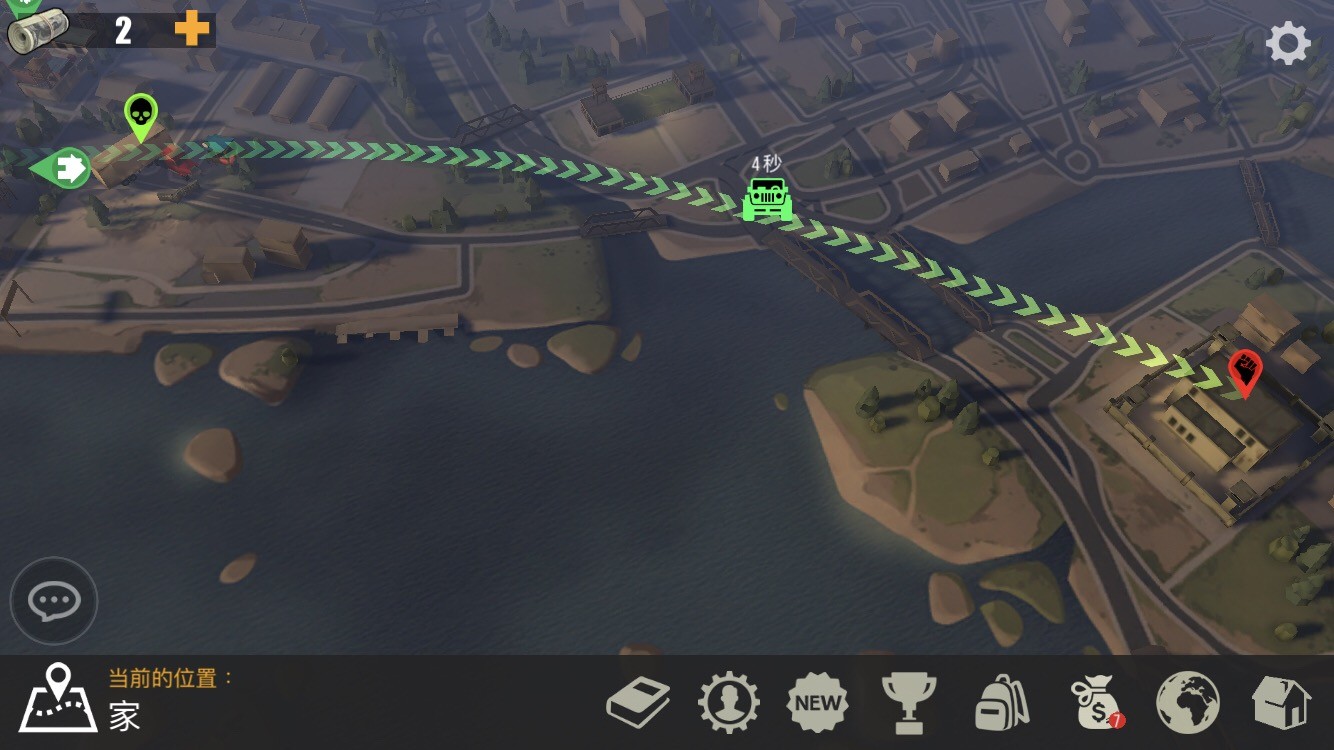Show the globe world map
Image resolution: width=1334 pixels, height=750 pixels.
point(1188,702)
